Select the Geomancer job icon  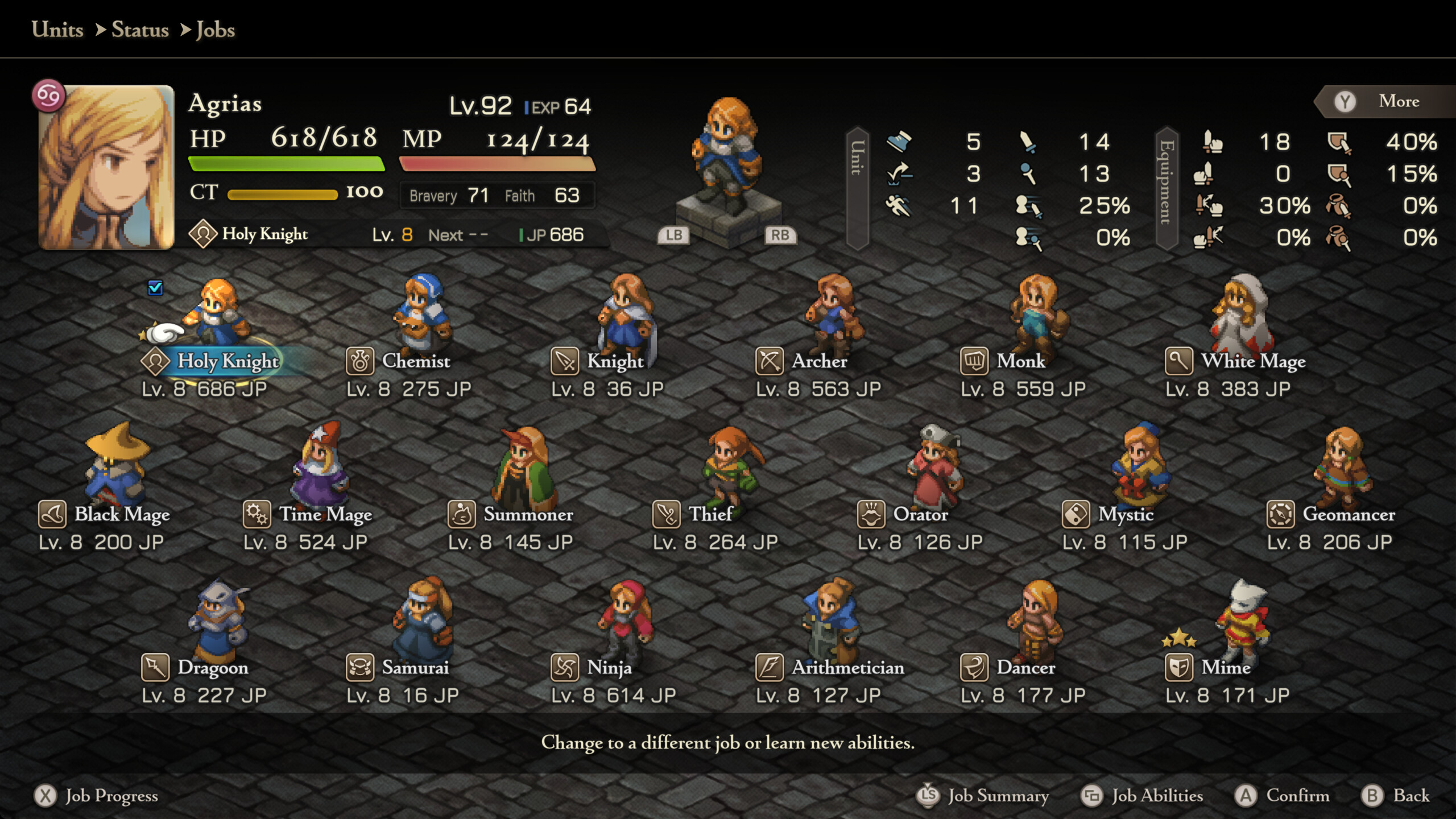1281,514
